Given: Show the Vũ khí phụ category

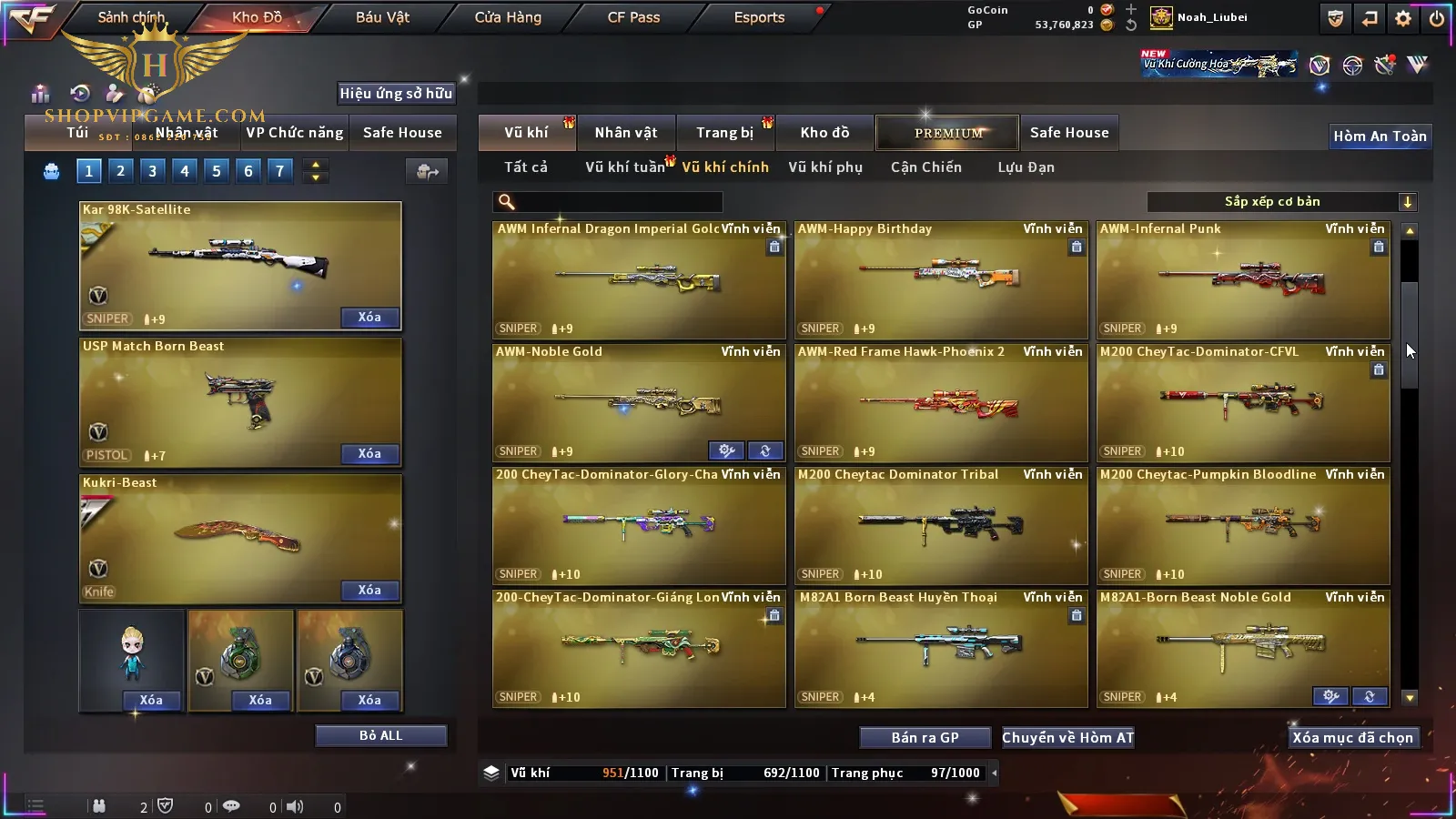Looking at the screenshot, I should (824, 167).
